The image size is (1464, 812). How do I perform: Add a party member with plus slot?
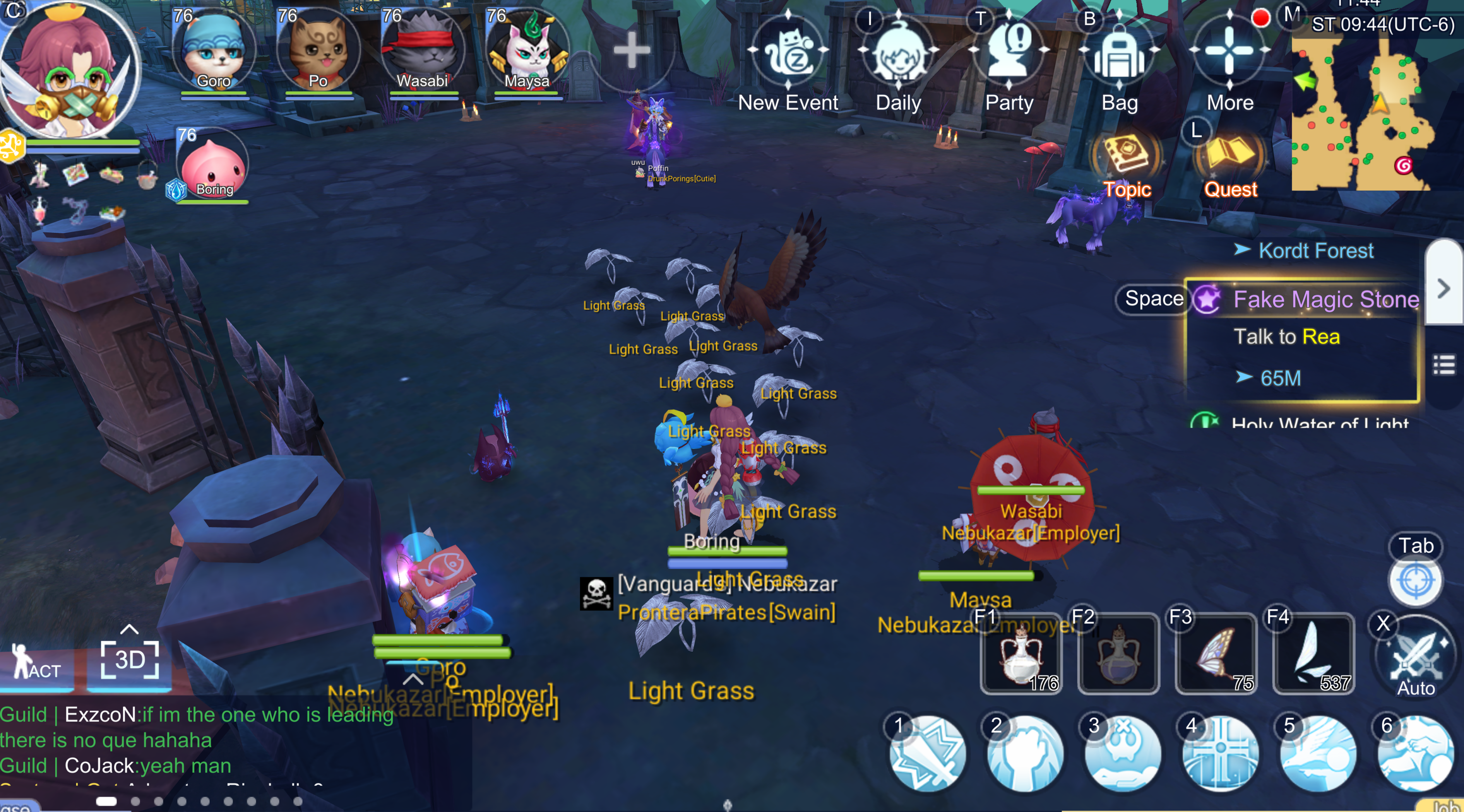pos(631,51)
